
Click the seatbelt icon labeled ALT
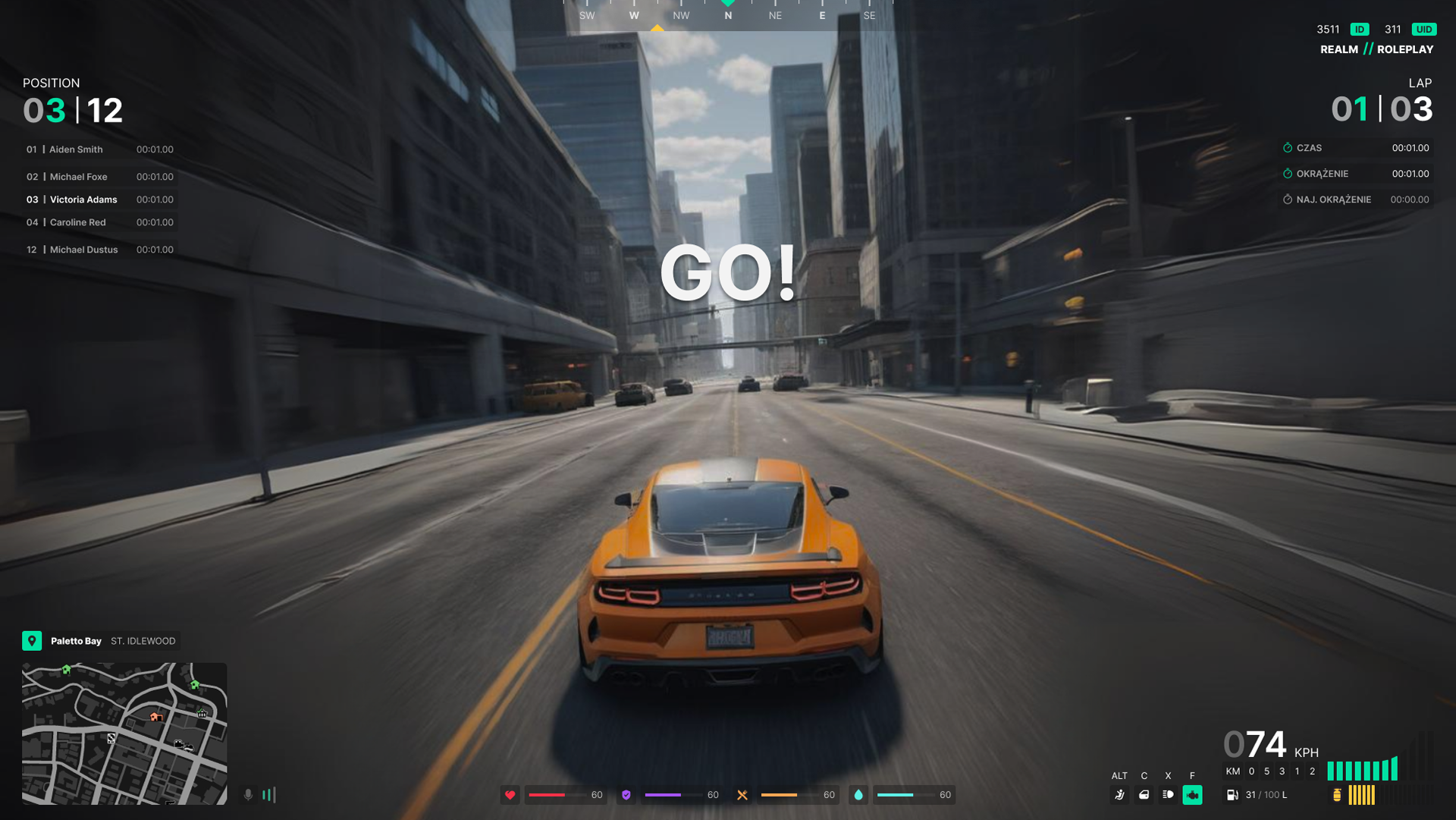(x=1120, y=796)
